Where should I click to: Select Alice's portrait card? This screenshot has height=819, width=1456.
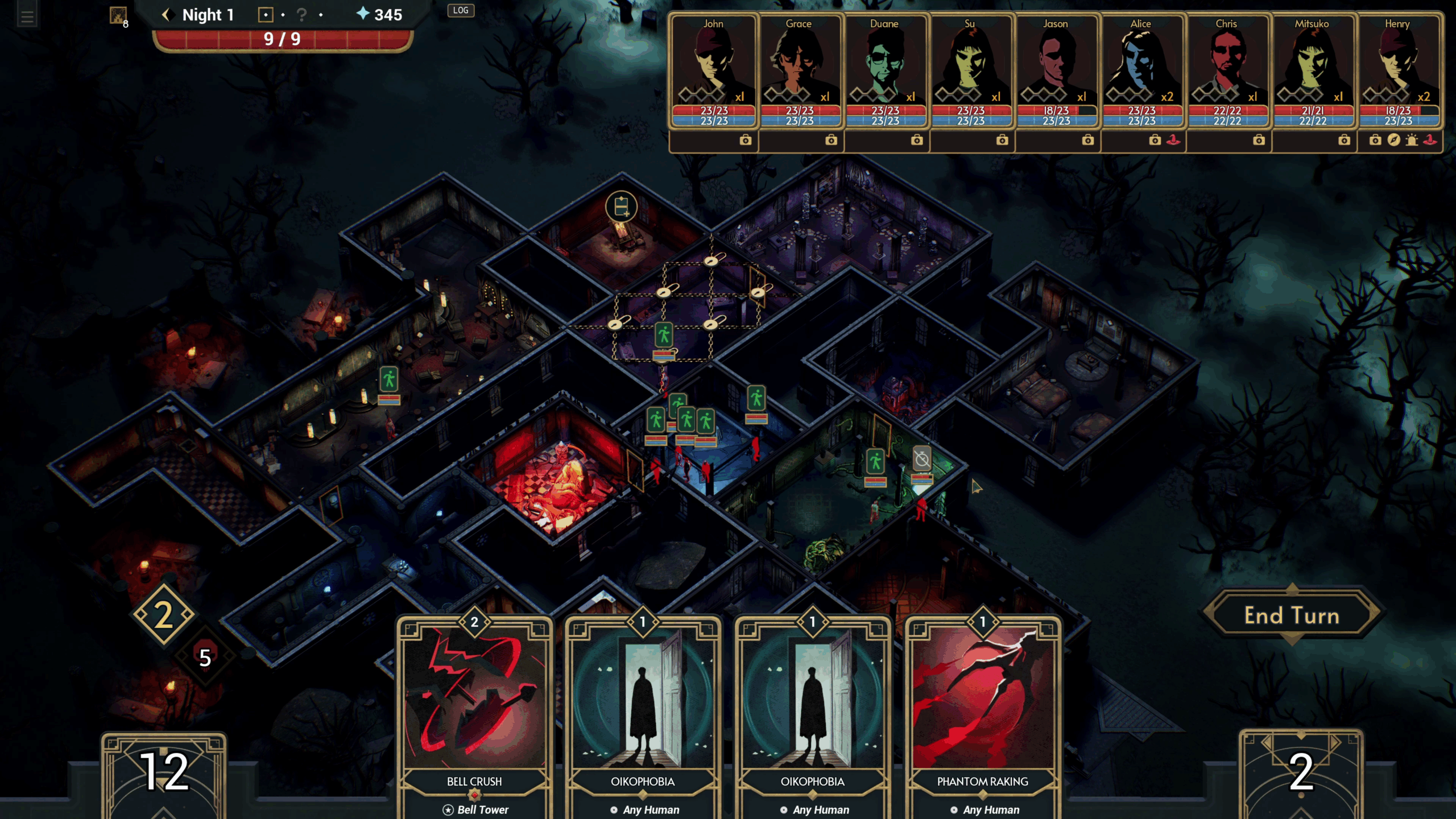point(1141,63)
